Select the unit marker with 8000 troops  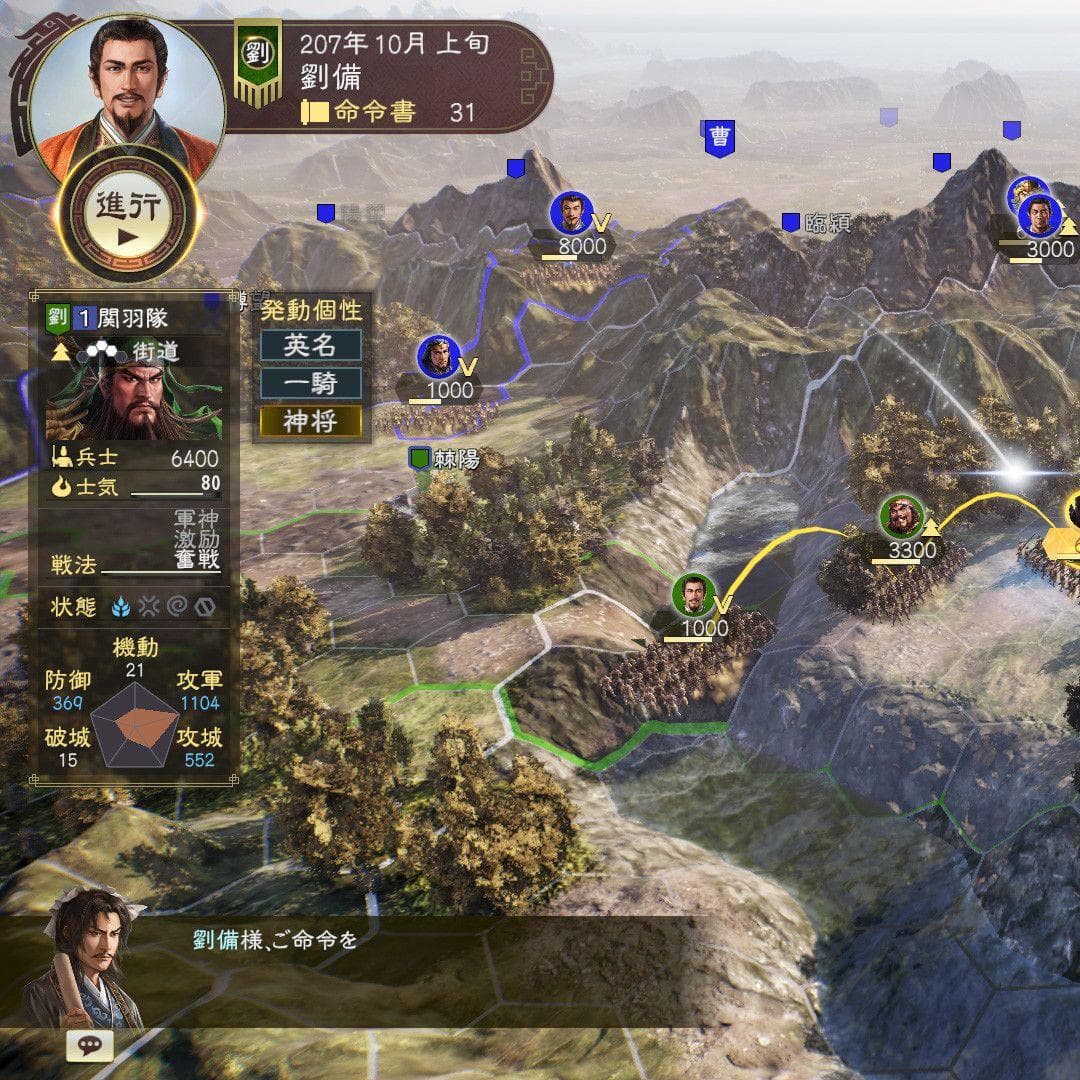[570, 213]
